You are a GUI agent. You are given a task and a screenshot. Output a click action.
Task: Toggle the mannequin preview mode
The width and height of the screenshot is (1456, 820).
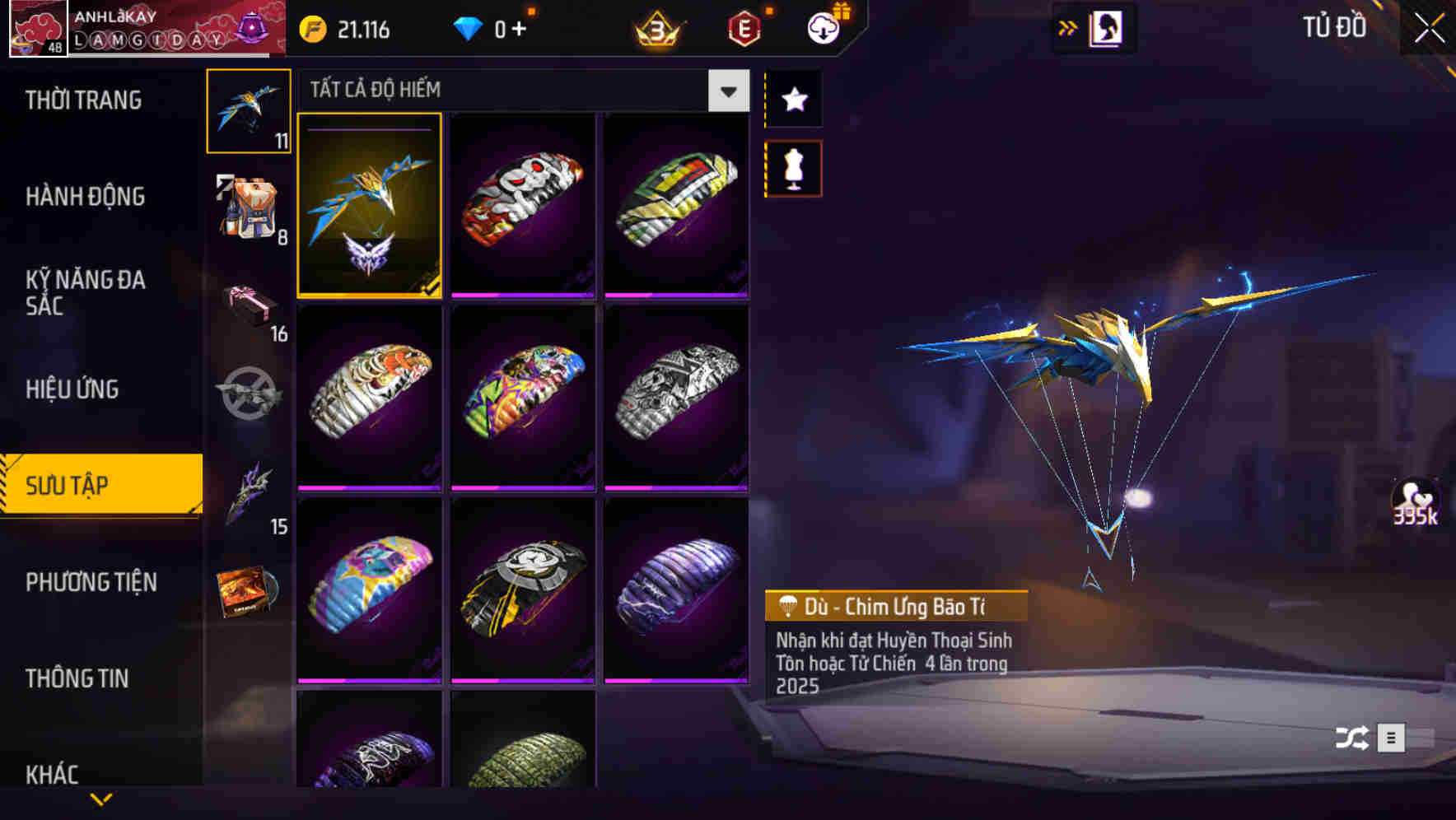[x=792, y=168]
